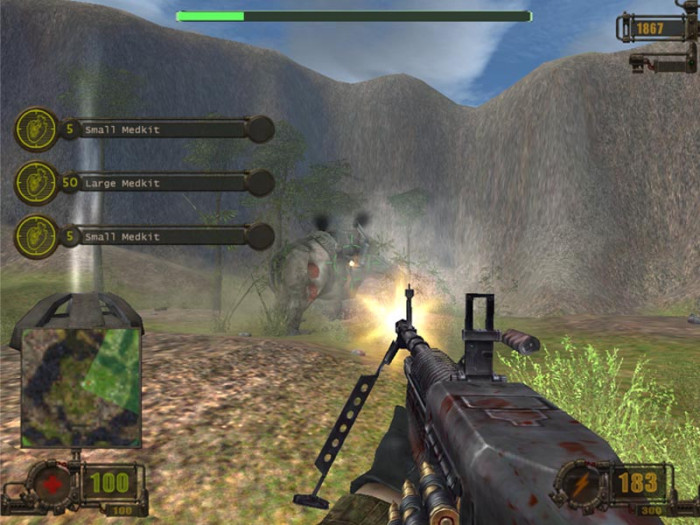
Task: Select the Large Medkit pickup entry
Action: (150, 183)
